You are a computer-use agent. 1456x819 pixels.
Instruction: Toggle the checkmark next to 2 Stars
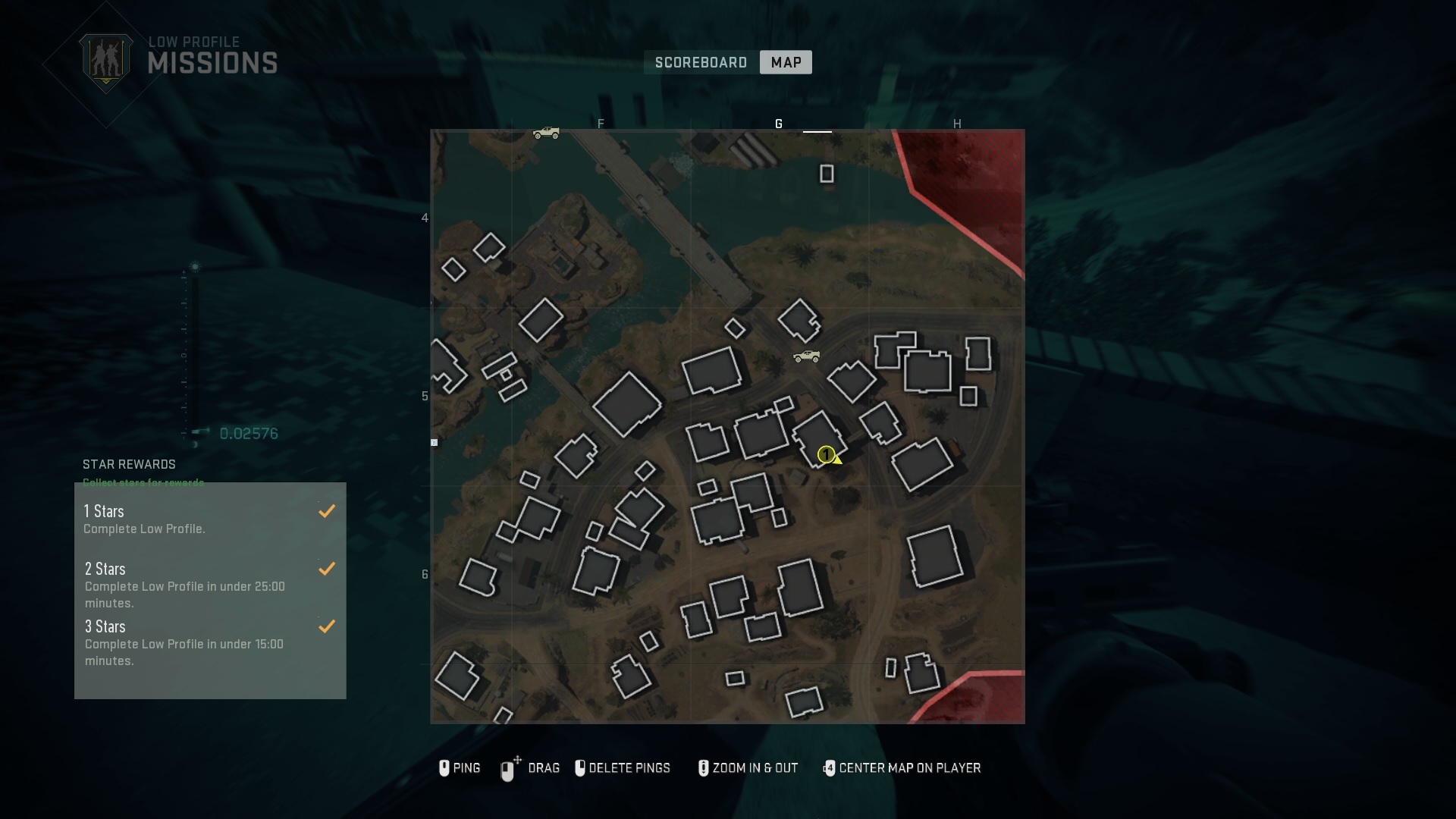[x=326, y=568]
